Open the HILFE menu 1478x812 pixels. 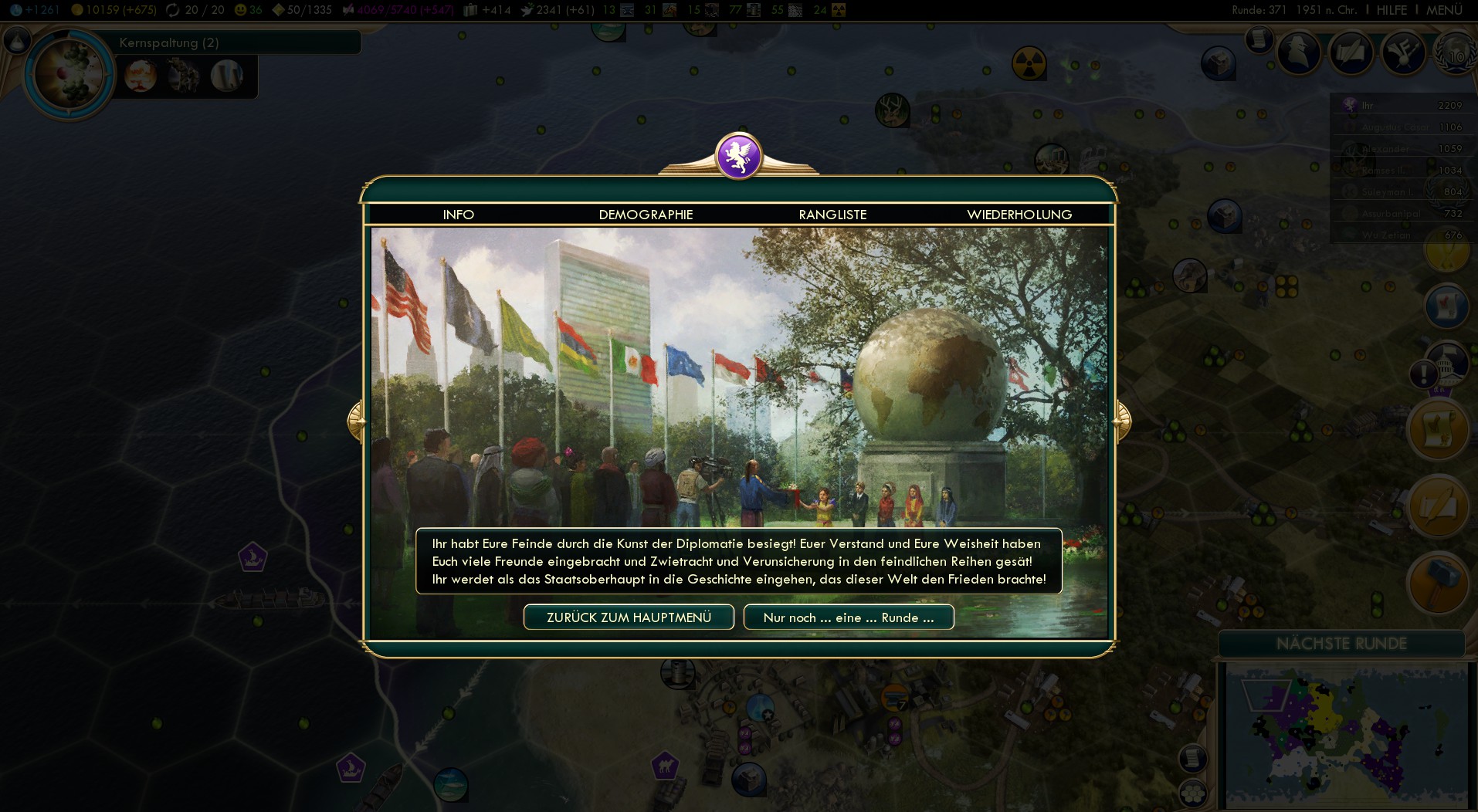coord(1392,10)
